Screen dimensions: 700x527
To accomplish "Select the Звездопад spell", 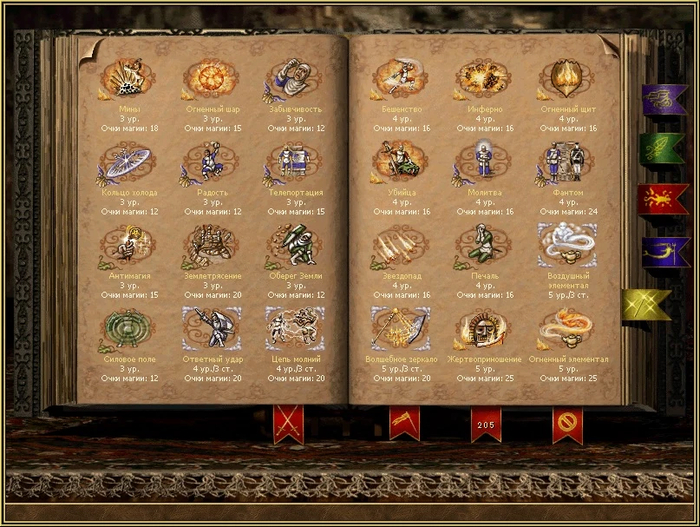I will tap(399, 243).
